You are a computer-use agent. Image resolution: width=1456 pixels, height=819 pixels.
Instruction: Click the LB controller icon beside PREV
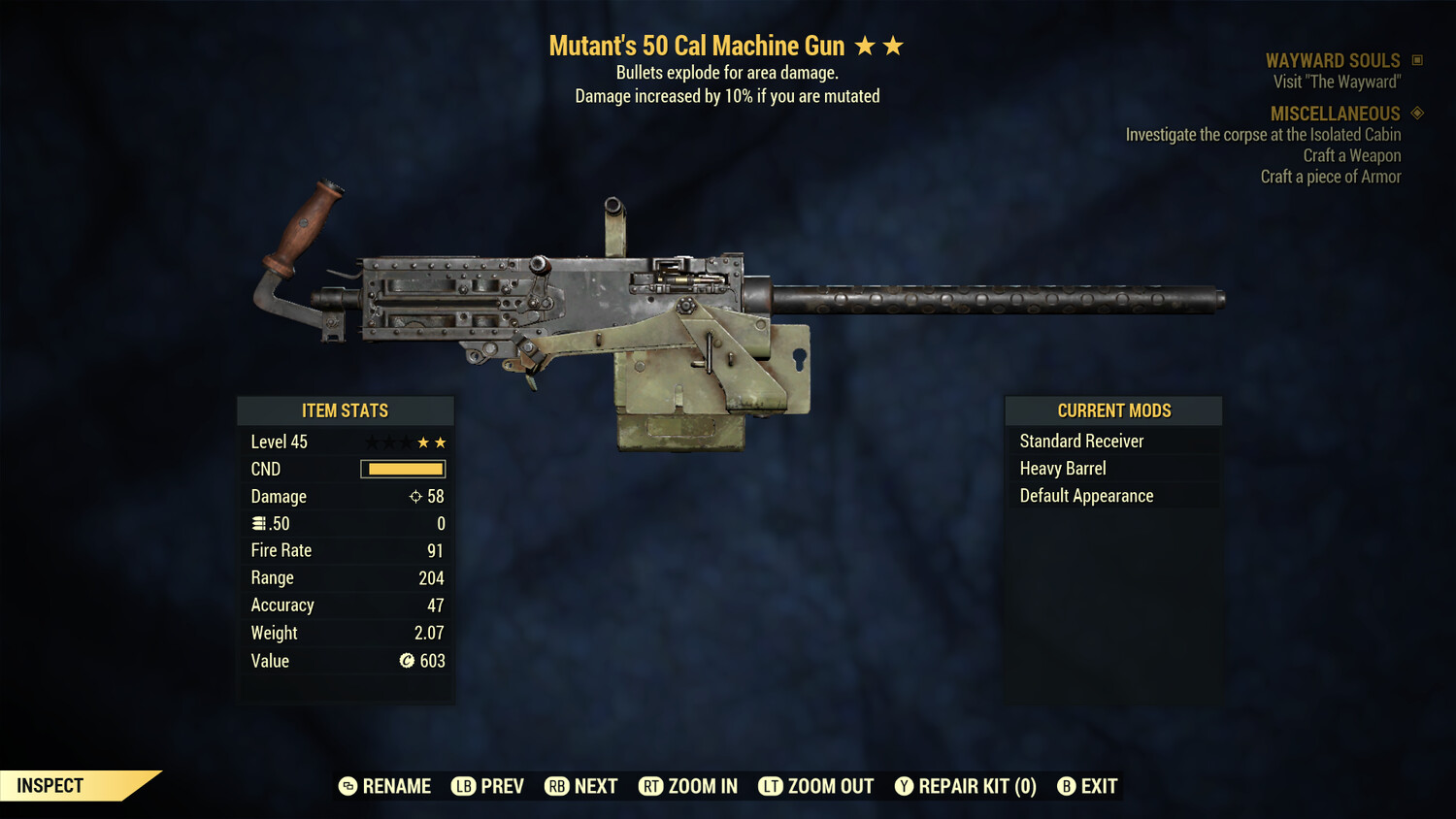(x=464, y=786)
